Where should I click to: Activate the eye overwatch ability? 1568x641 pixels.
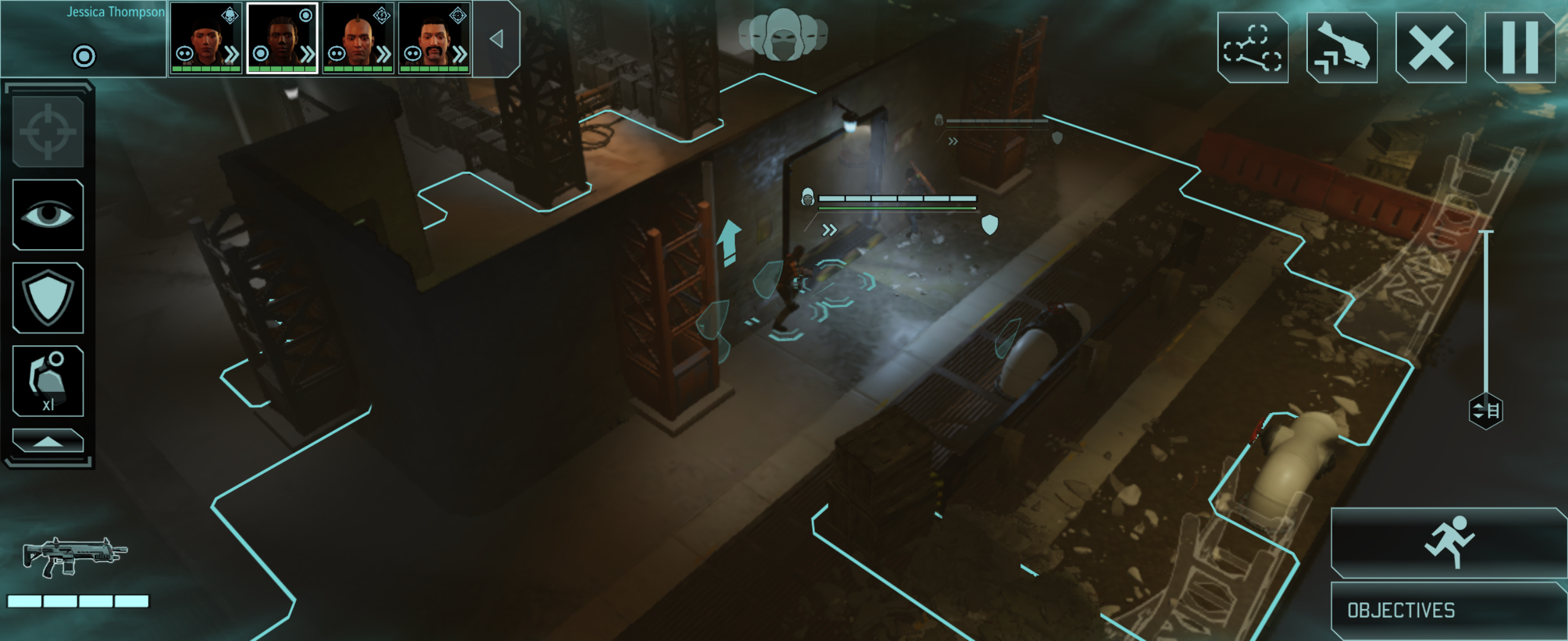point(48,215)
